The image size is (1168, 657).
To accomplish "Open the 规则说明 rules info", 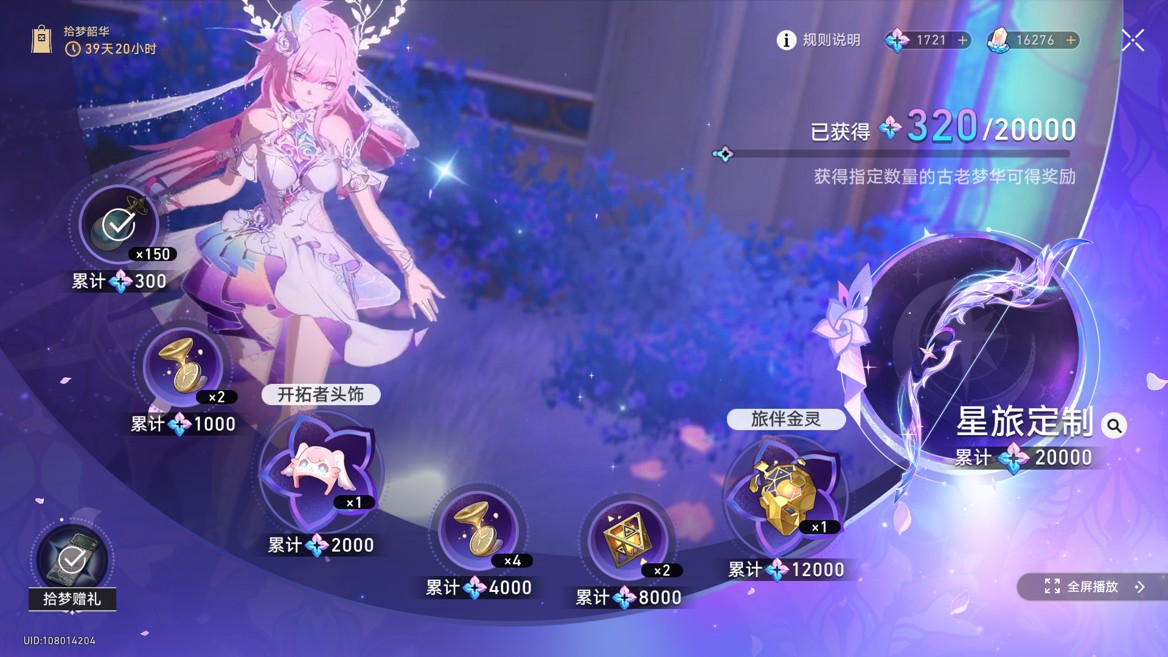I will coord(818,40).
